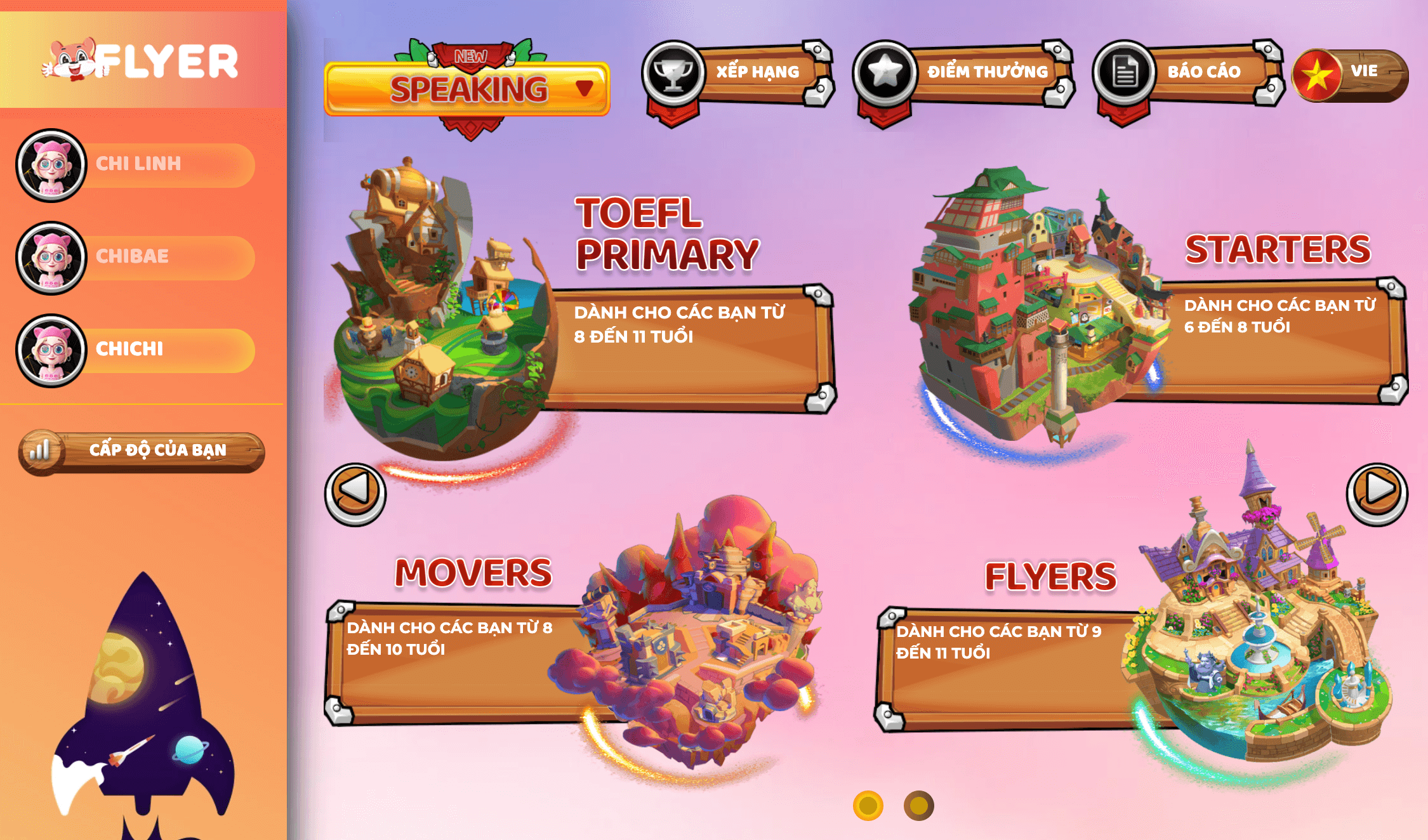Screen dimensions: 1428x840
Task: Open the Báo Cáo report
Action: click(x=1187, y=73)
